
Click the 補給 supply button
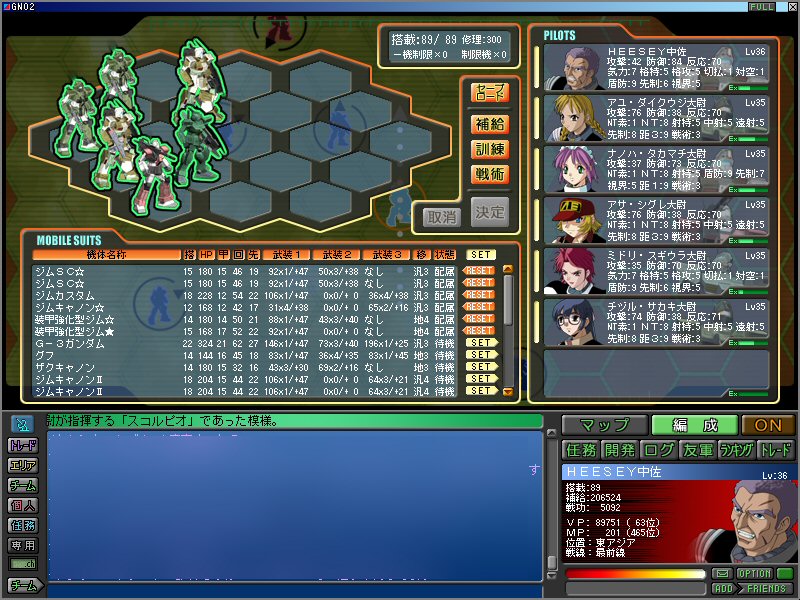pos(490,125)
